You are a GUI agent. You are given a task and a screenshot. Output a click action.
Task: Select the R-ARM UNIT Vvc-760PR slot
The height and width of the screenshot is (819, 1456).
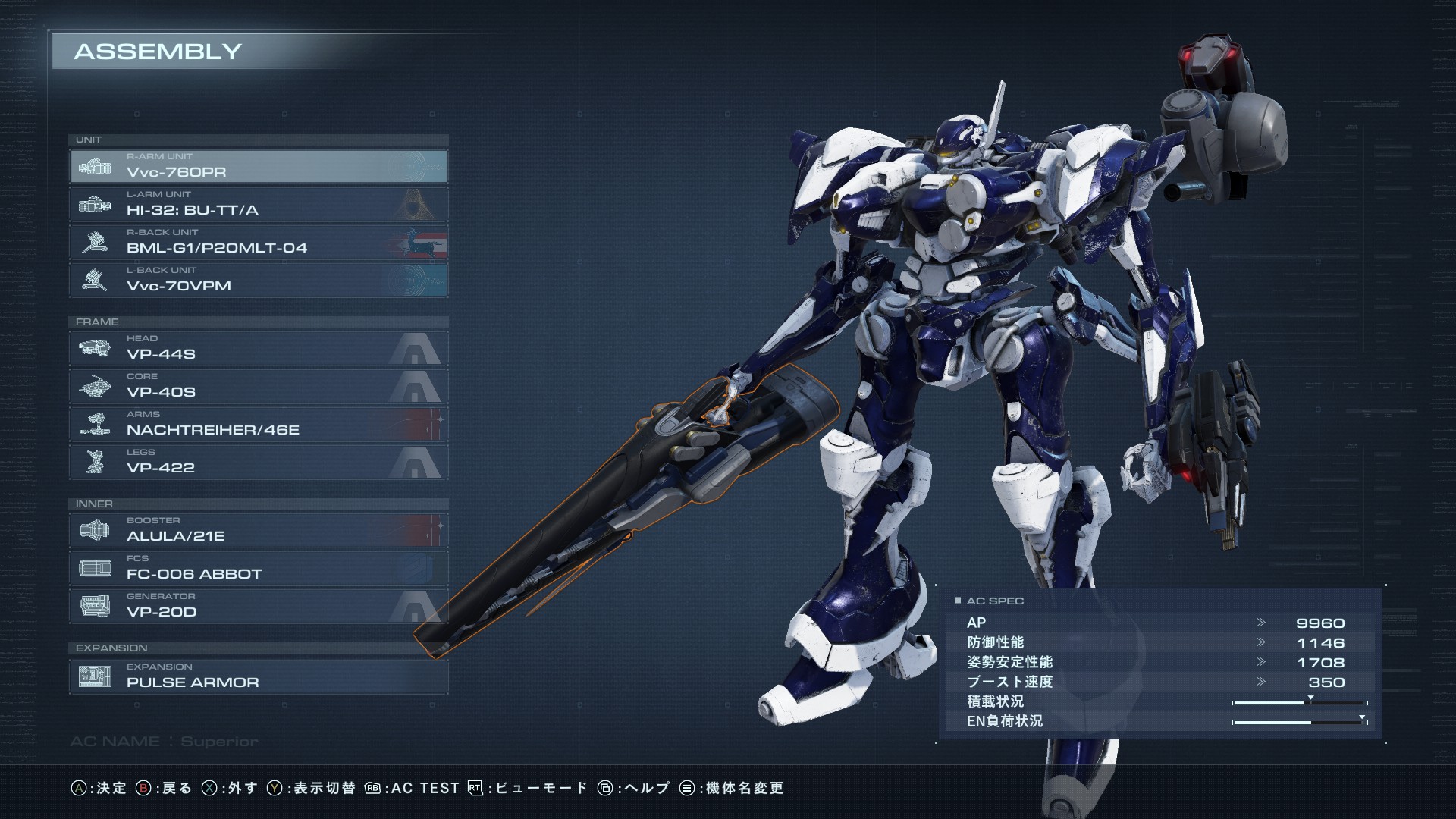coord(259,166)
